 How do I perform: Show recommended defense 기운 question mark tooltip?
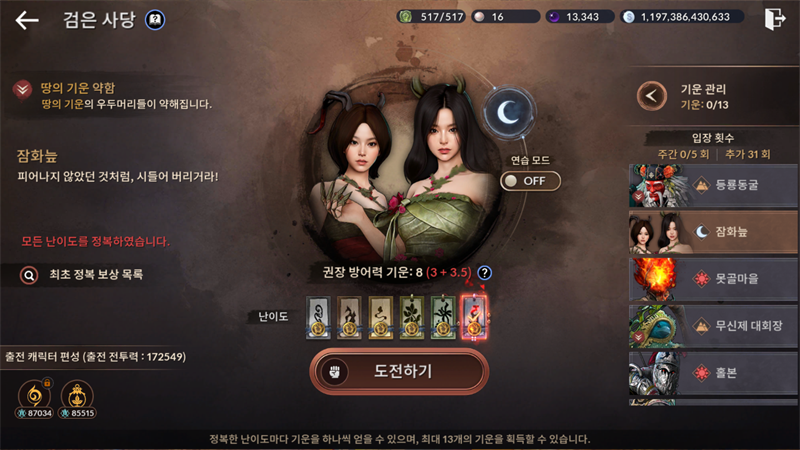pos(485,272)
